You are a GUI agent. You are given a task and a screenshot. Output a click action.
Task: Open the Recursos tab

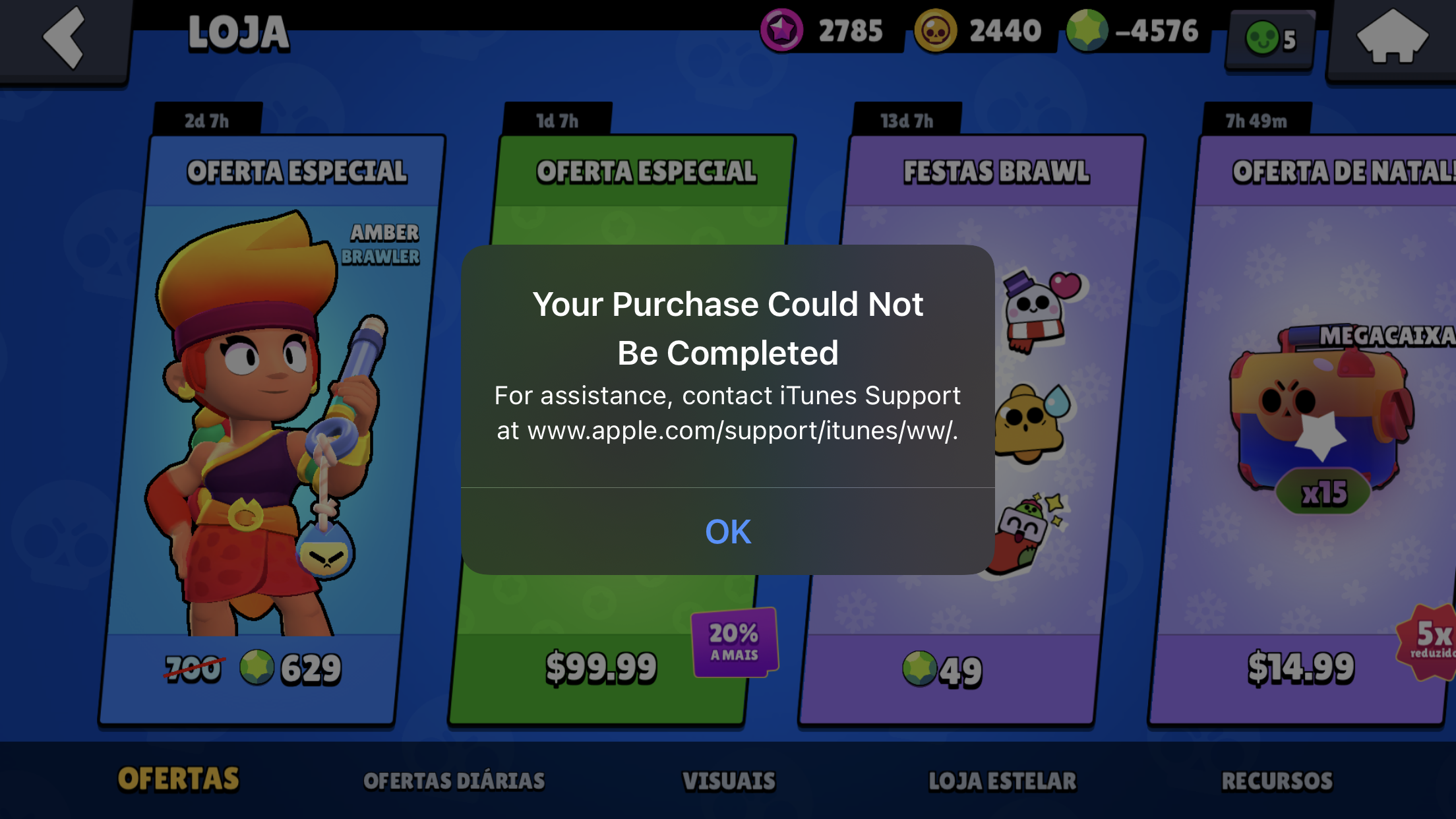(1277, 781)
